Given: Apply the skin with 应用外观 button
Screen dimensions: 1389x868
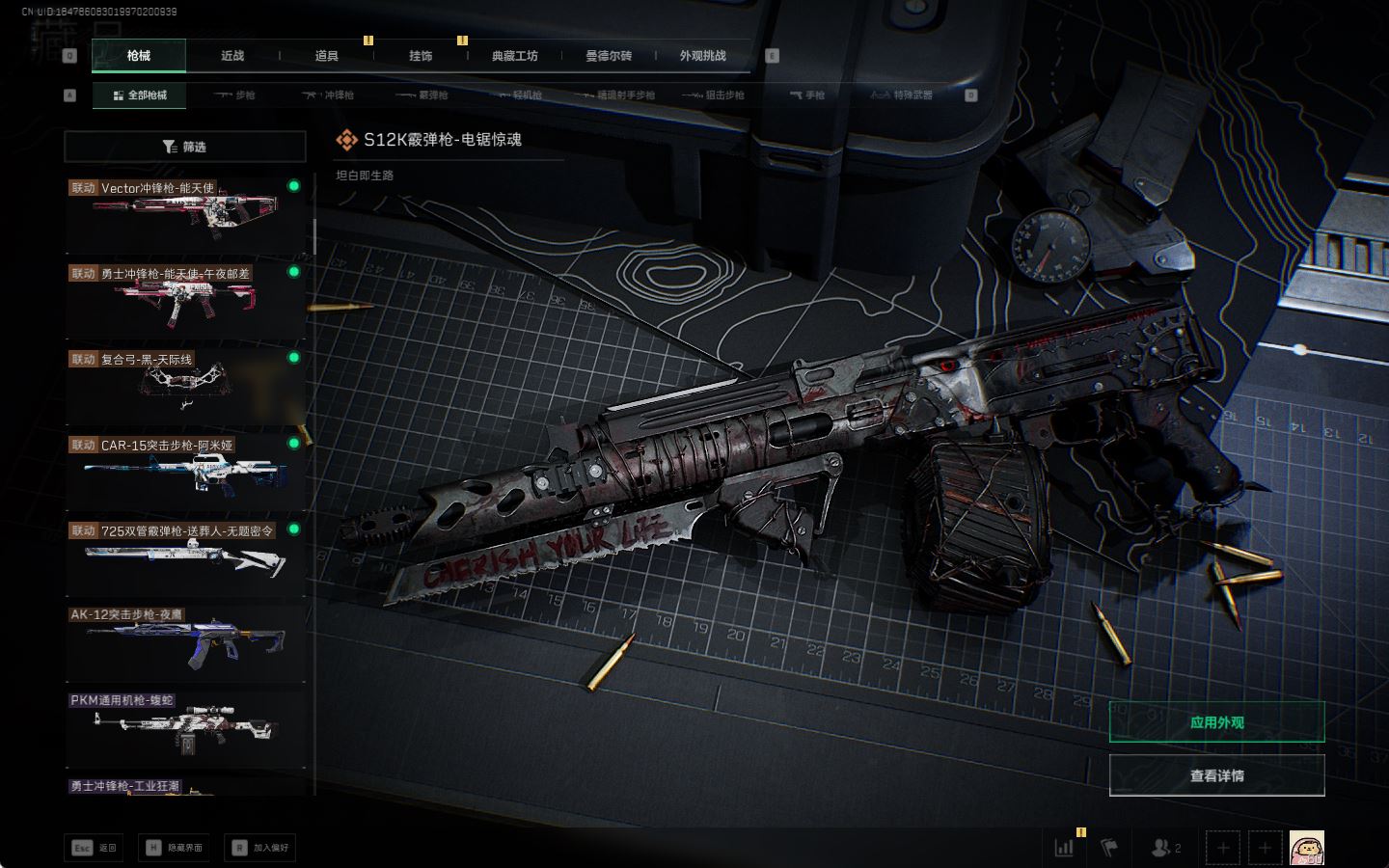Looking at the screenshot, I should click(1216, 722).
